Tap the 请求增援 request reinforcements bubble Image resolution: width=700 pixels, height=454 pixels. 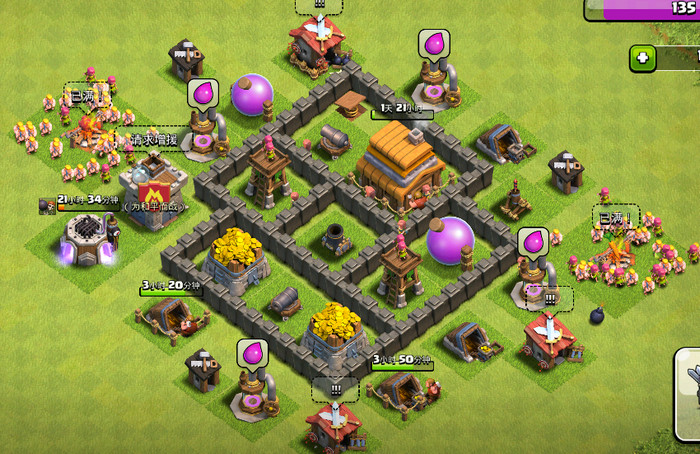[153, 140]
